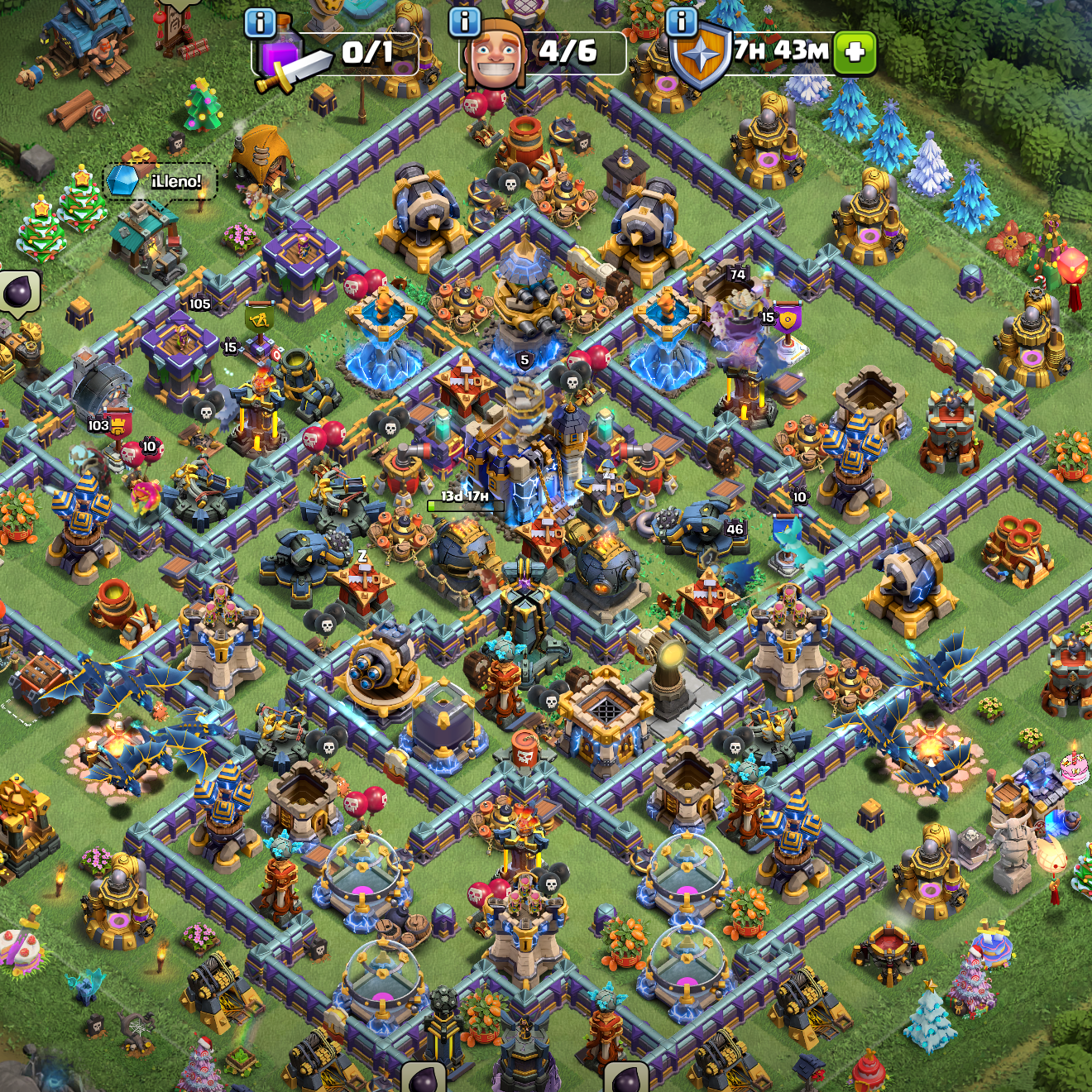Collect gems from the ¡Lleno! bubble
1092x1092 pixels.
coord(161,181)
